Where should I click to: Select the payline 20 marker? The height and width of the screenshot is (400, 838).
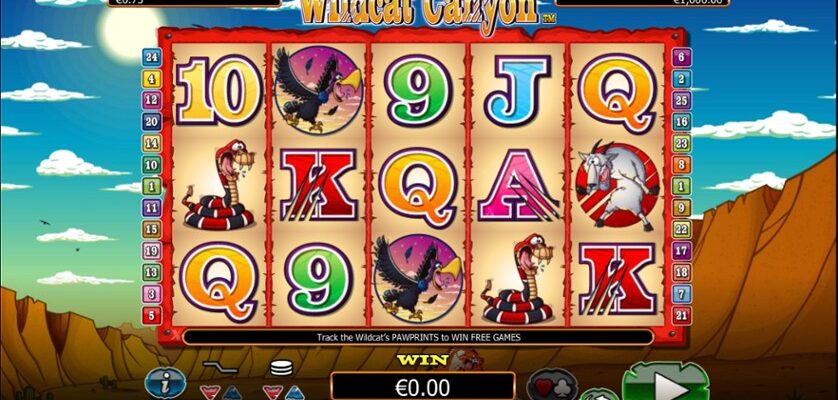tap(152, 121)
